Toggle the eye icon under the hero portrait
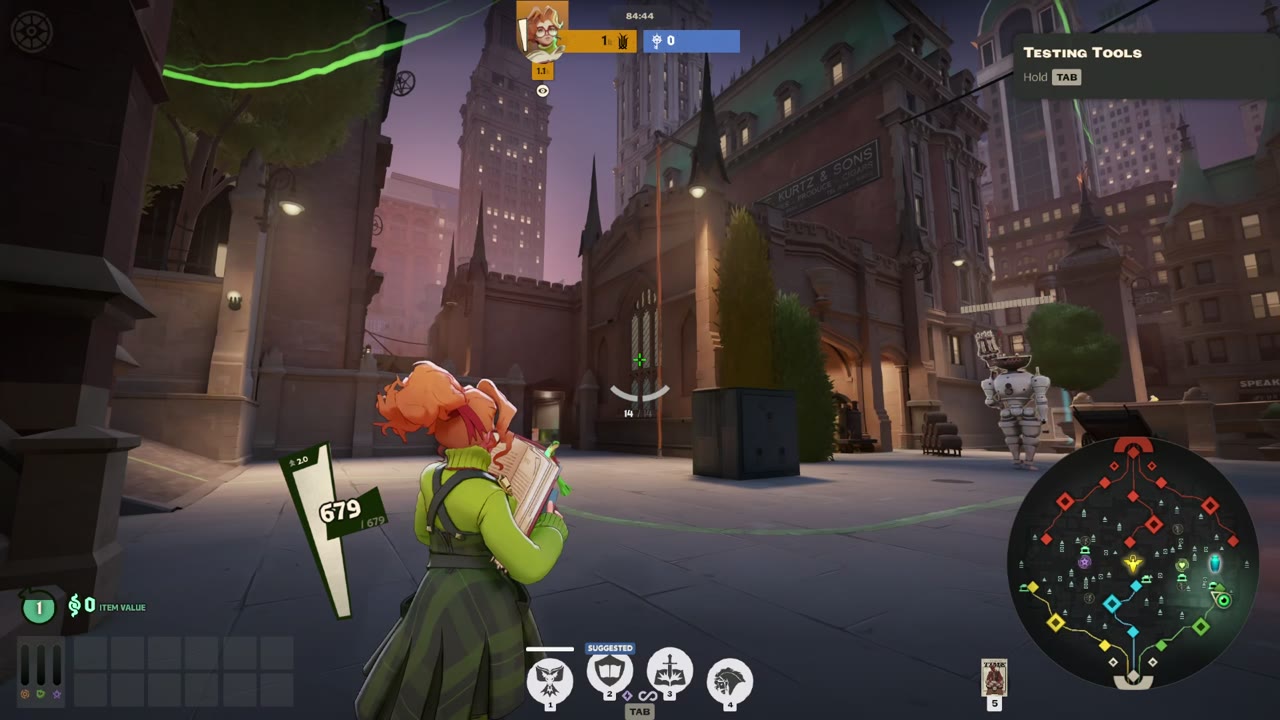1280x720 pixels. pos(542,91)
